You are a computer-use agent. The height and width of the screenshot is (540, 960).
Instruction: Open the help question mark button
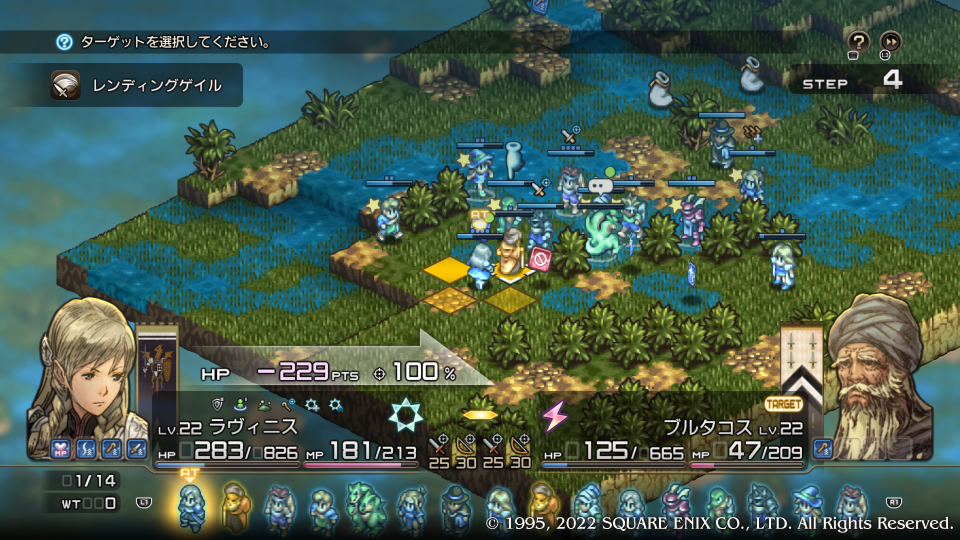(858, 41)
